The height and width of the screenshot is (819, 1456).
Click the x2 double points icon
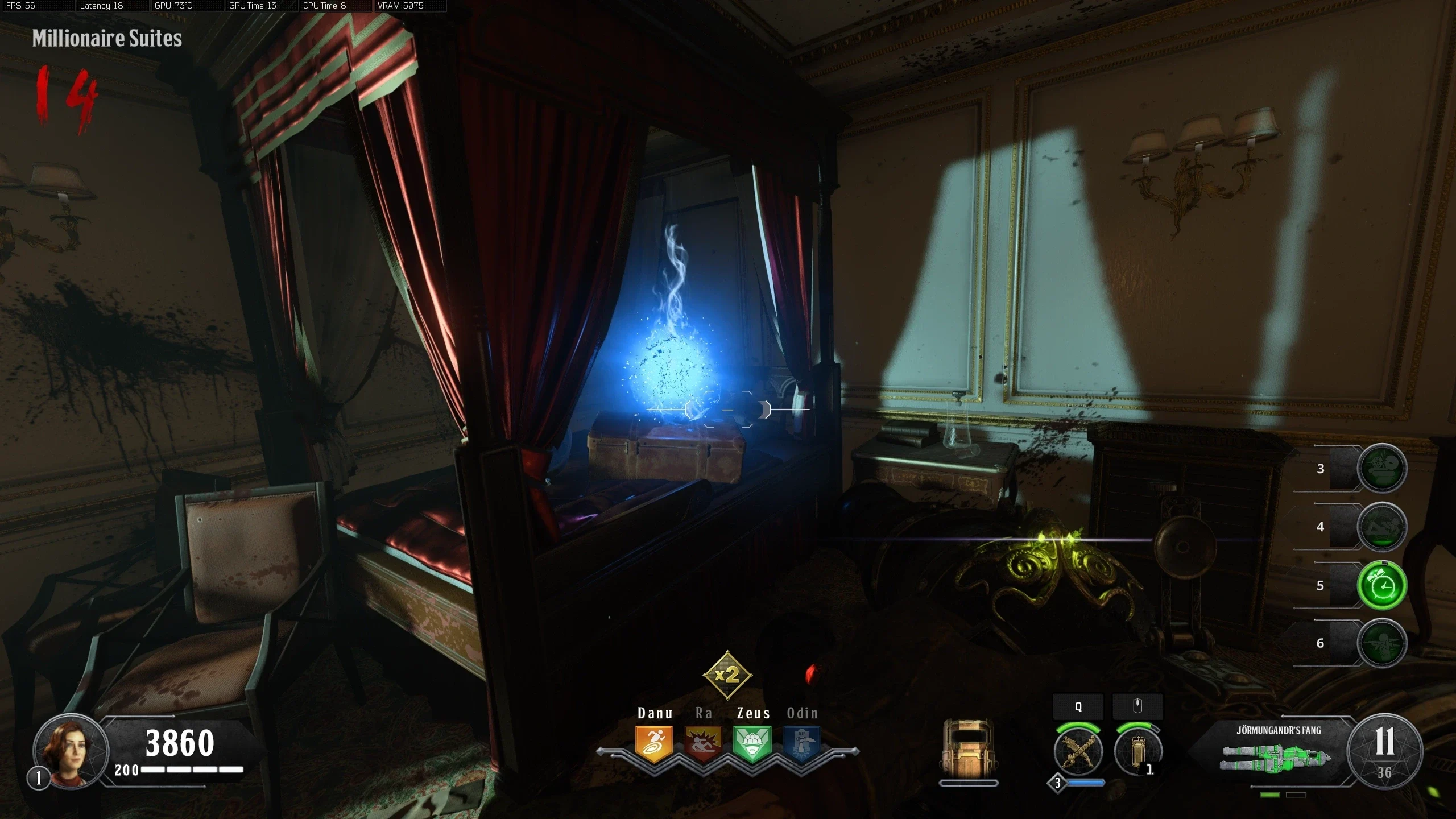point(727,675)
